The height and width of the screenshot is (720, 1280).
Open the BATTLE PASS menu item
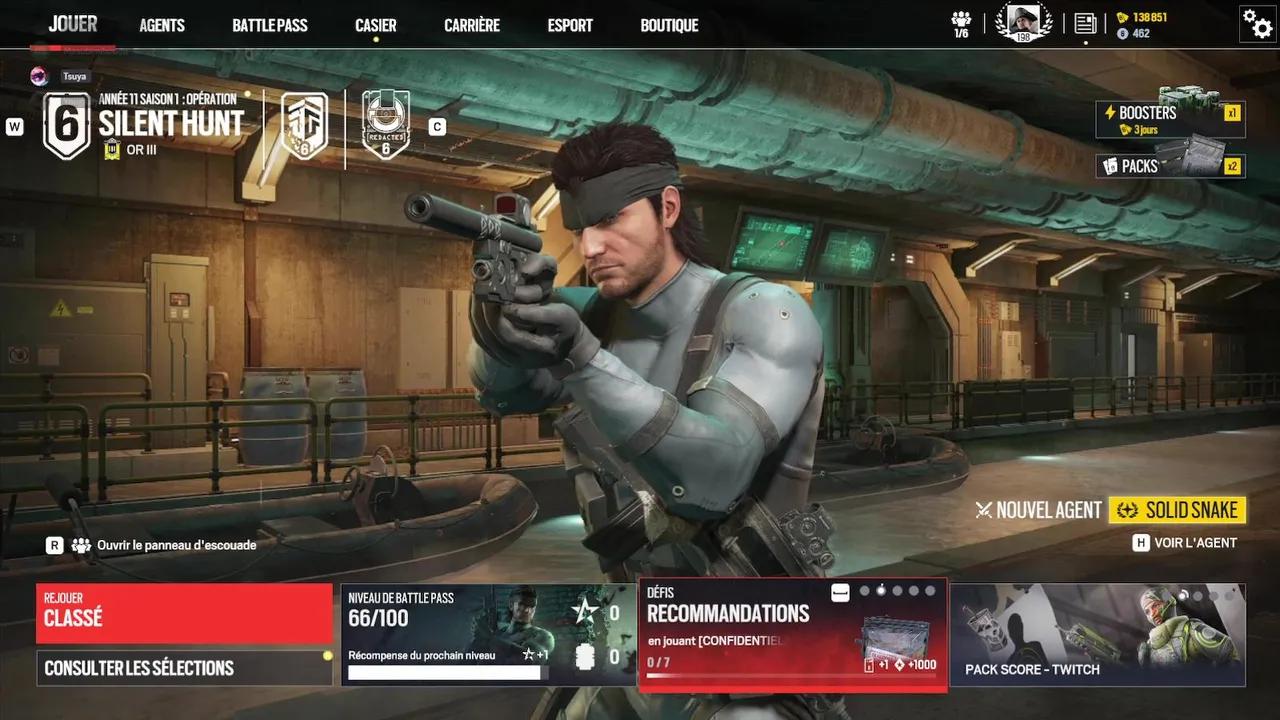270,25
